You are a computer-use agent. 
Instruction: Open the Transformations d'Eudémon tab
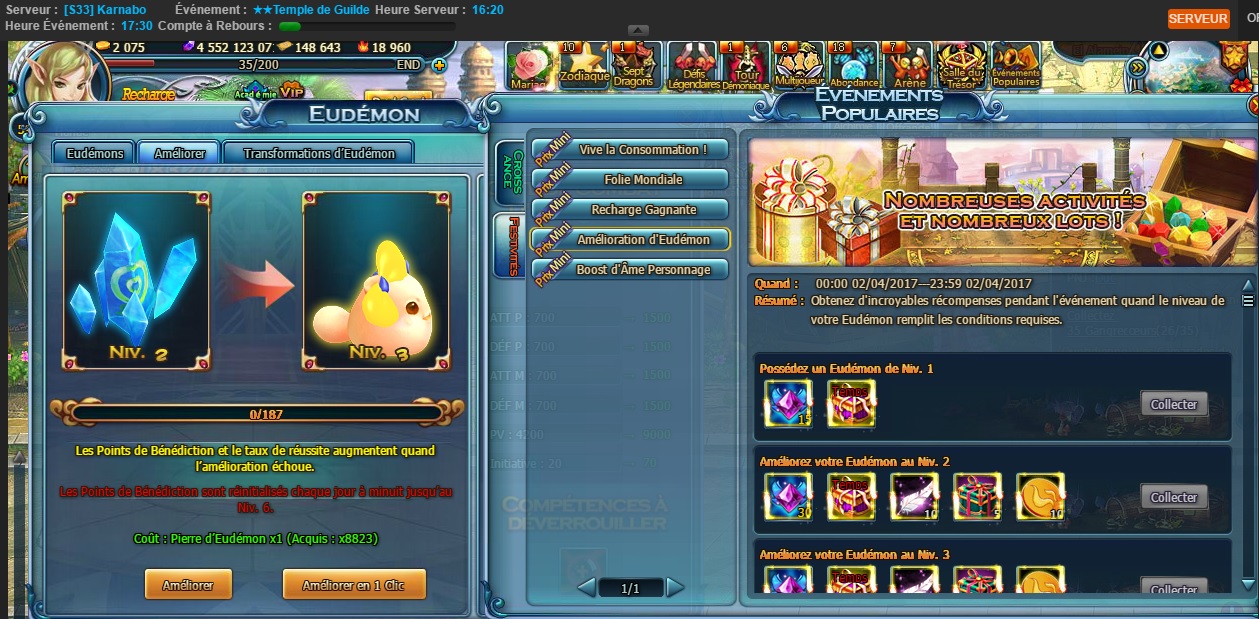tap(319, 153)
